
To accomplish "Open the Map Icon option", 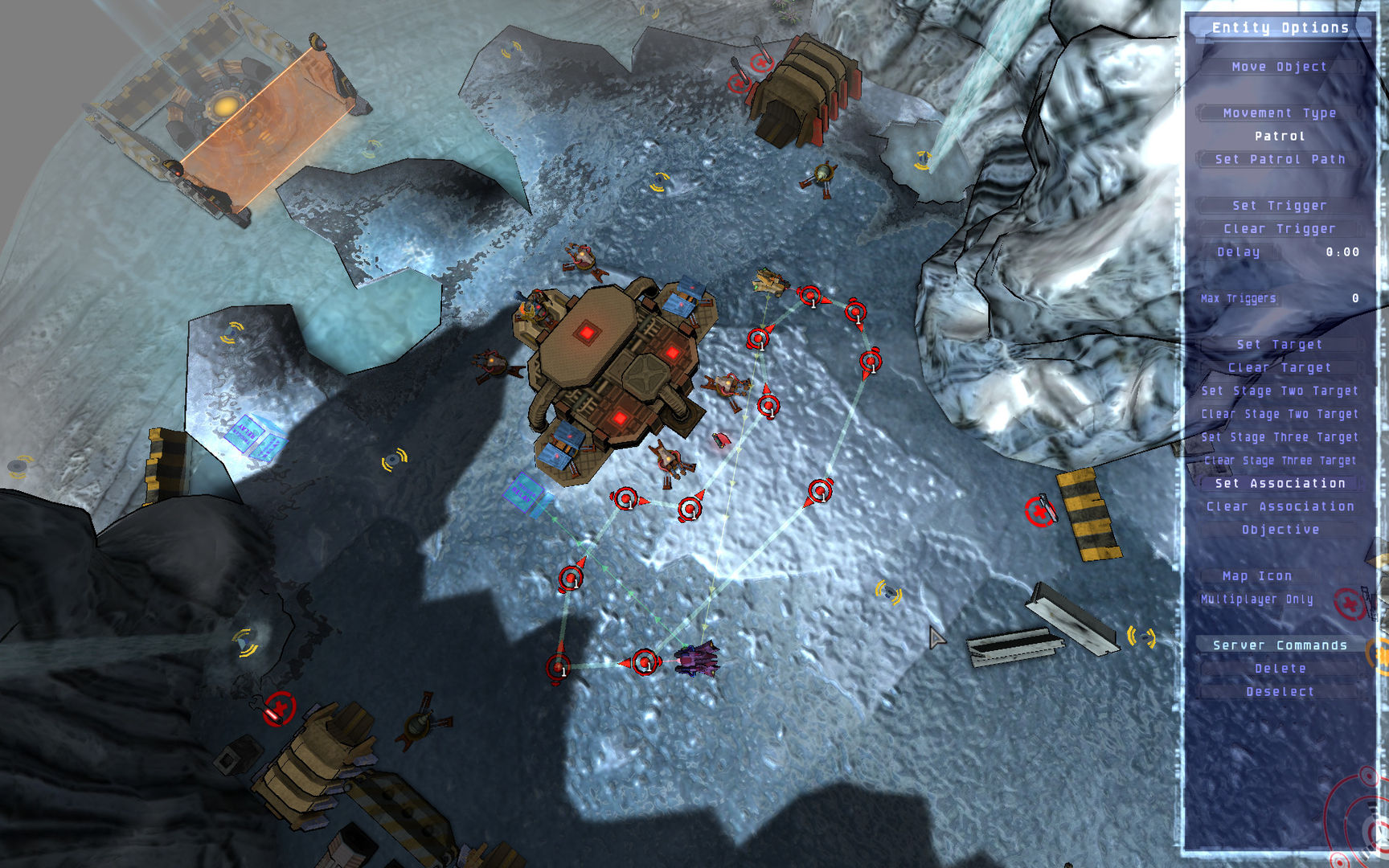I will click(x=1256, y=576).
